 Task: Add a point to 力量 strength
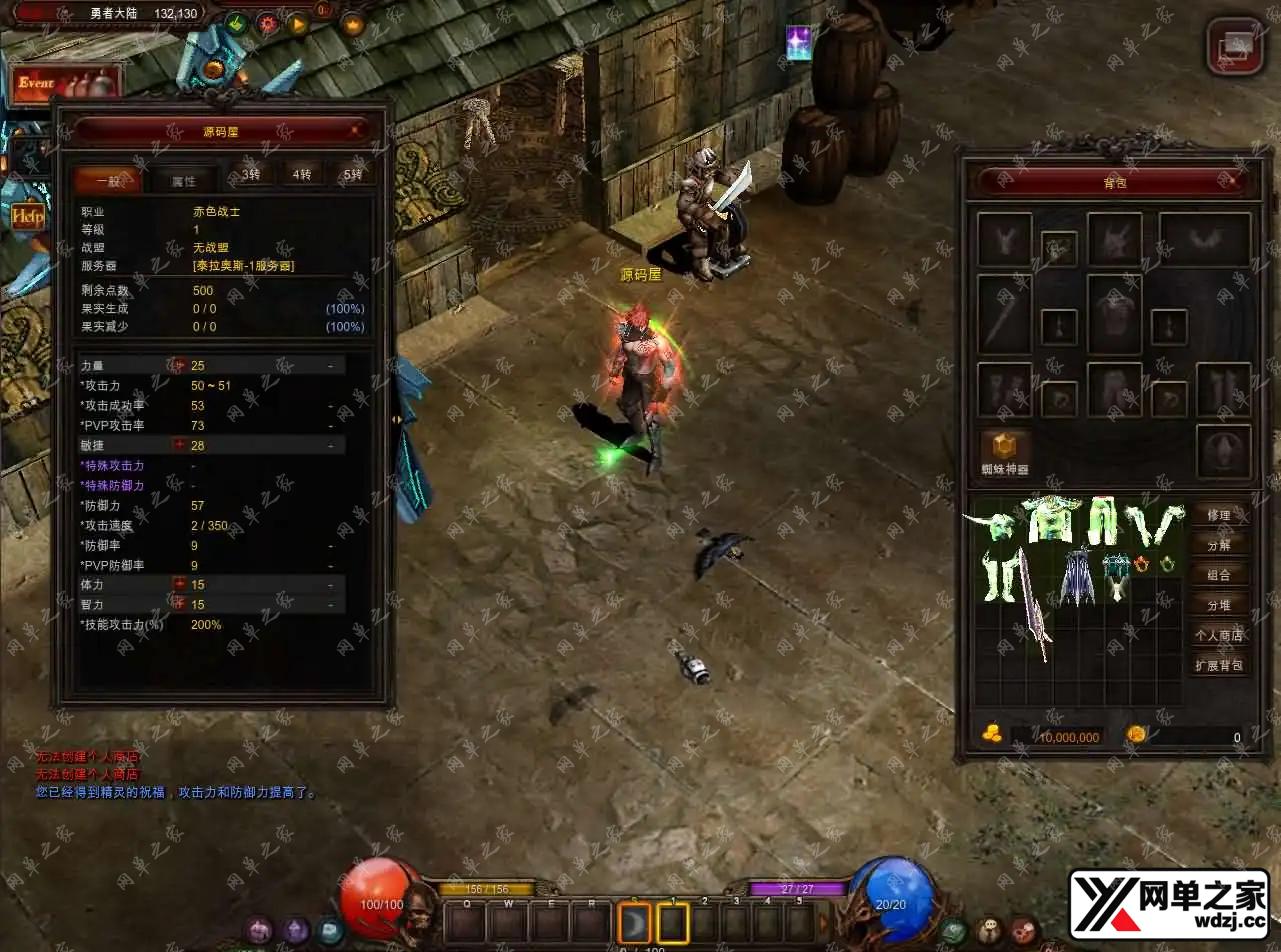point(180,366)
